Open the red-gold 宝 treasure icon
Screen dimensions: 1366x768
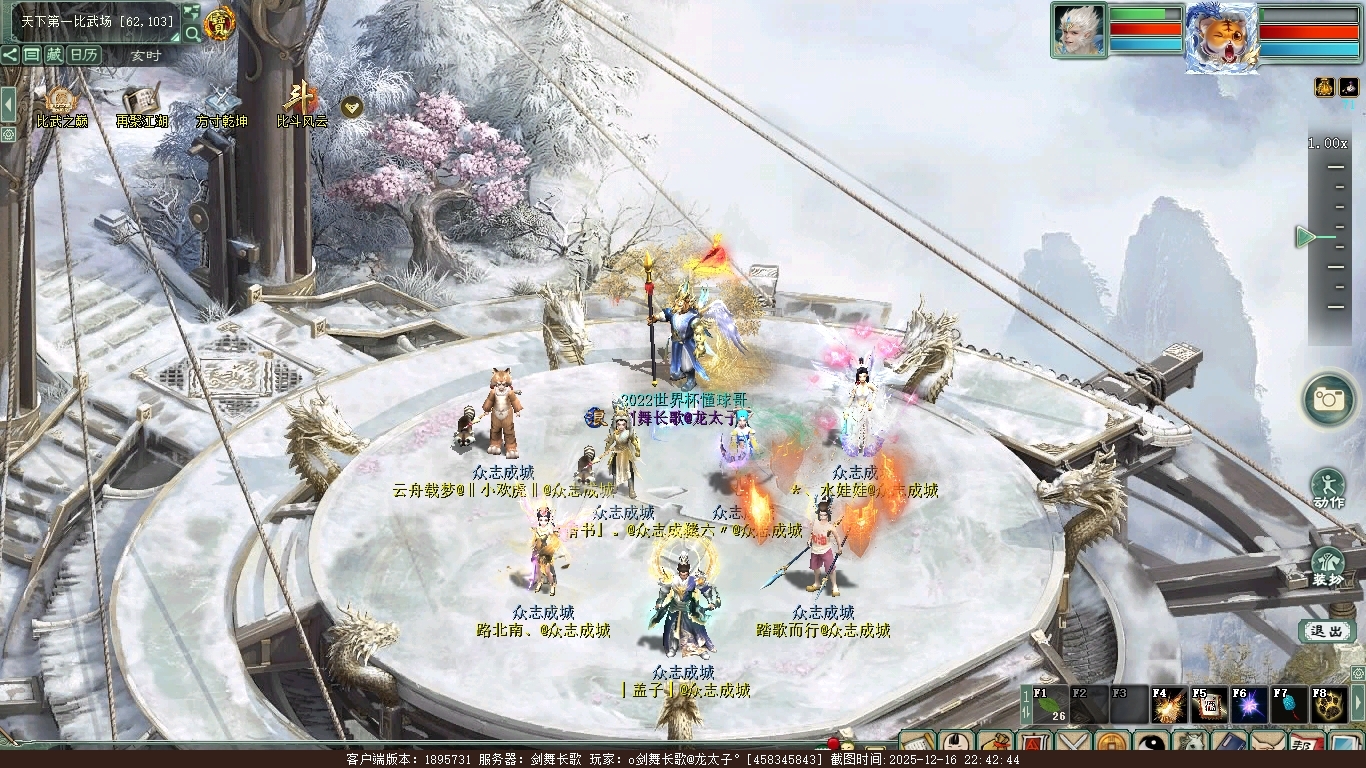coord(219,23)
